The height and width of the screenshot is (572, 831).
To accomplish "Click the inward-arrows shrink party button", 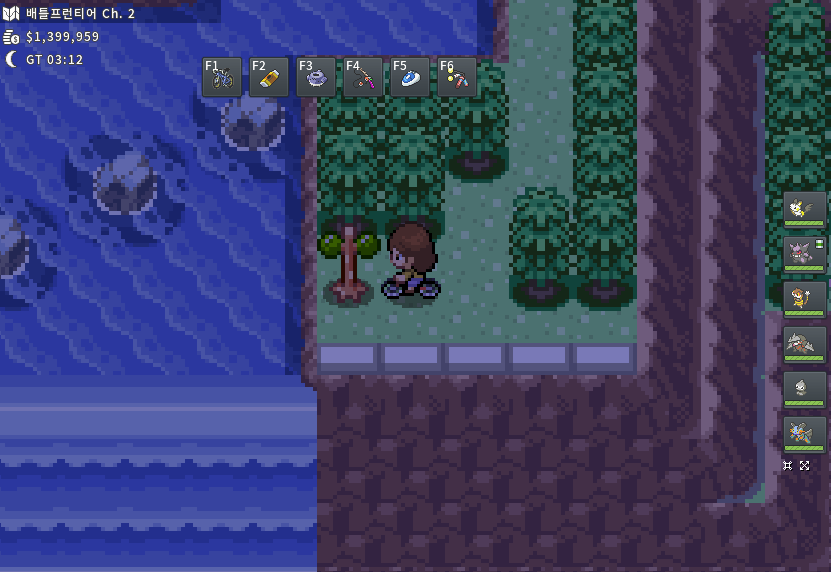I will [788, 465].
